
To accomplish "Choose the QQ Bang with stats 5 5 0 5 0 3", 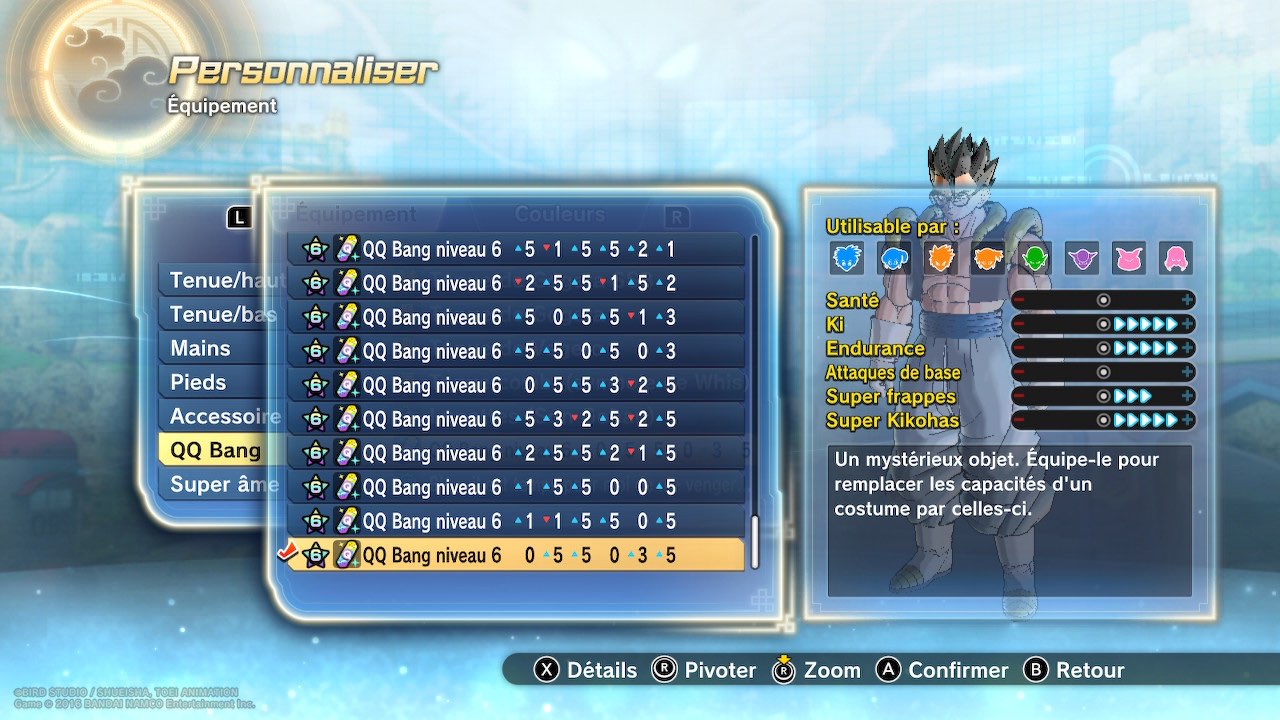I will 515,351.
